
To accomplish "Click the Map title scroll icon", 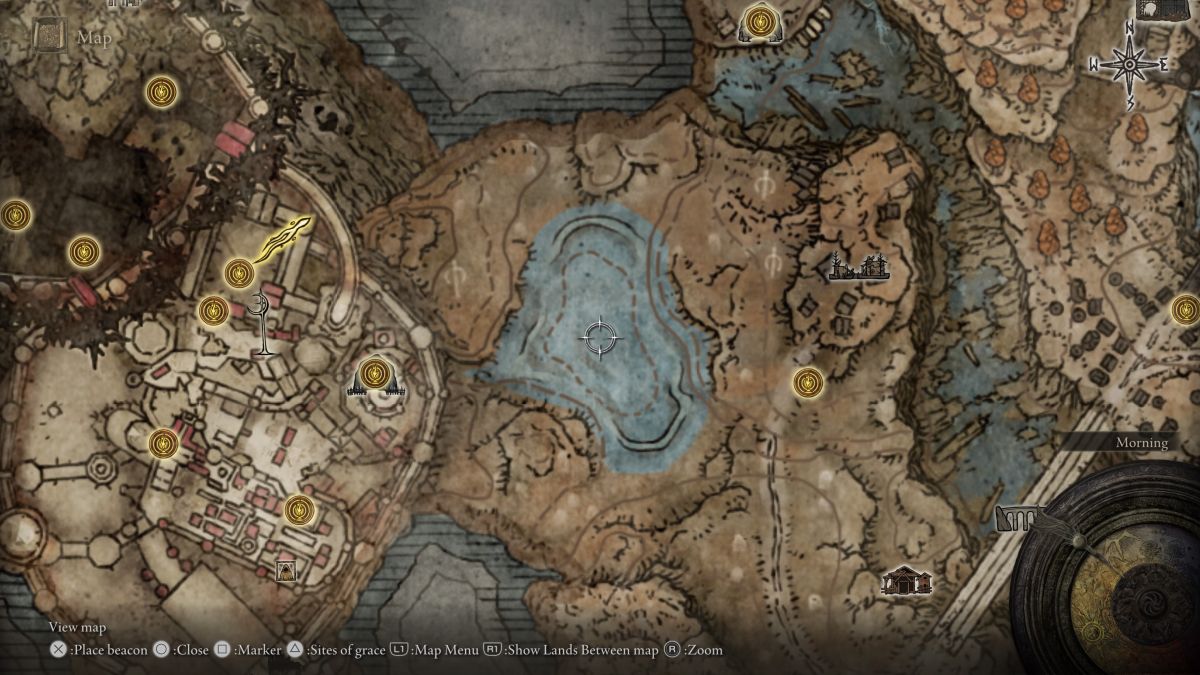I will point(50,37).
